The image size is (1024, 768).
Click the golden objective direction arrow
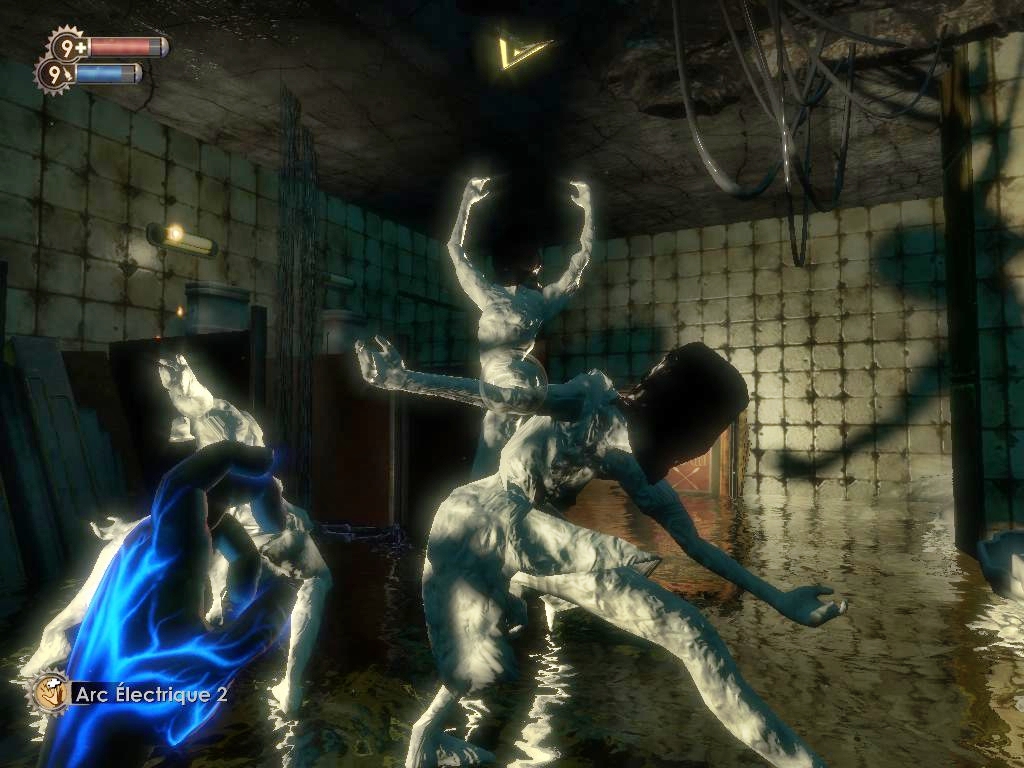(524, 50)
